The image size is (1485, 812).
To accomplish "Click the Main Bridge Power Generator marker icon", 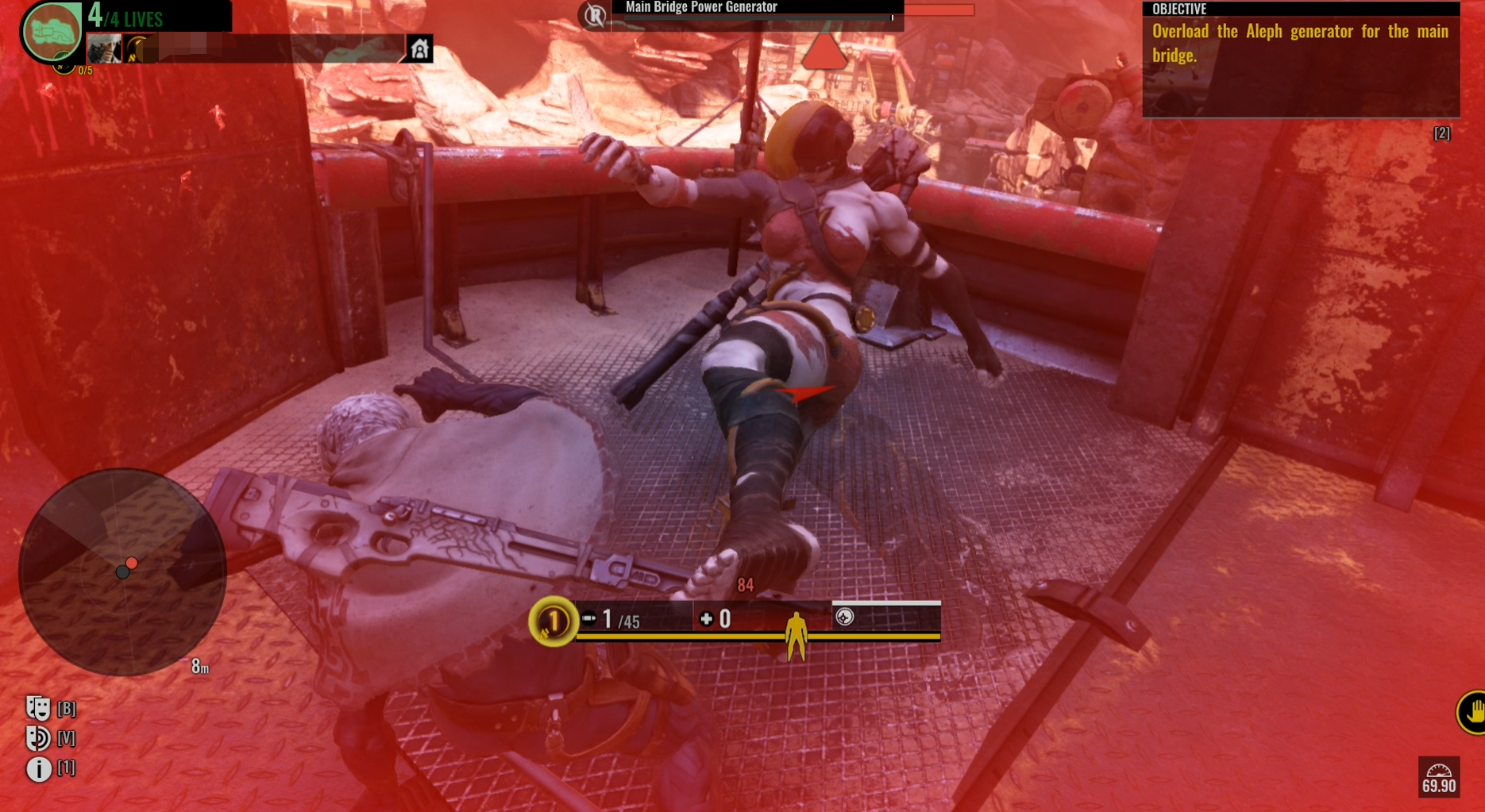I will point(595,14).
